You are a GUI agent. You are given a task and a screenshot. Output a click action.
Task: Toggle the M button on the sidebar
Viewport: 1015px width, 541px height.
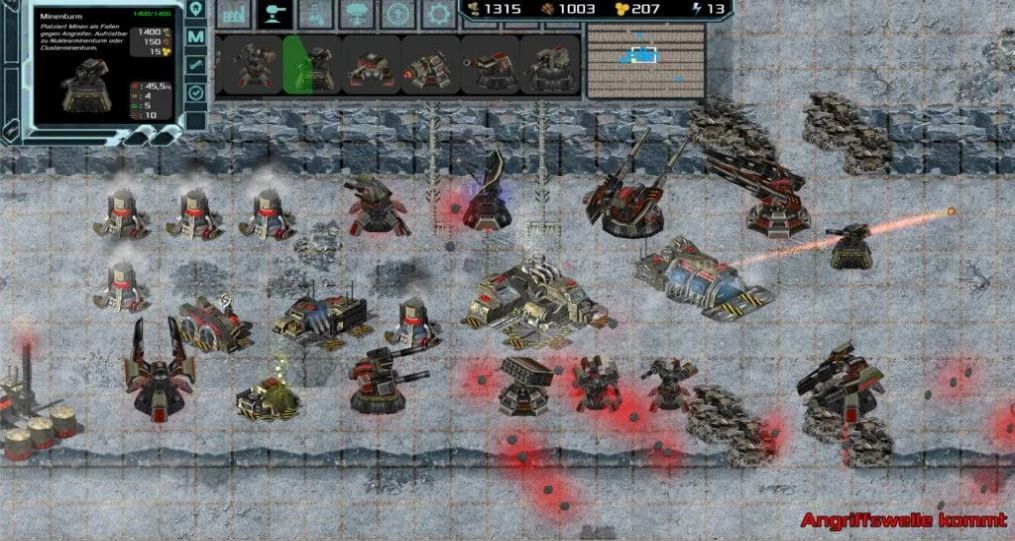point(196,37)
